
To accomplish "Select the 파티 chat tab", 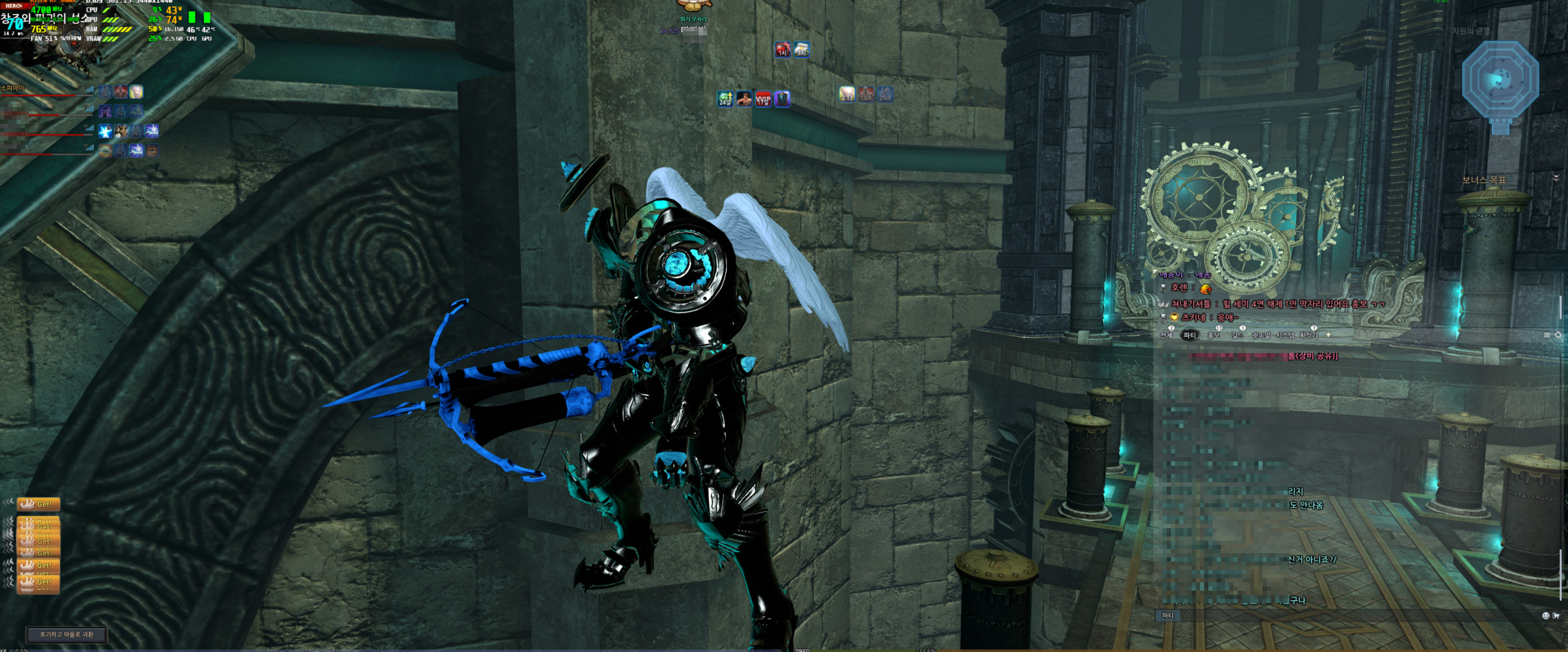I will 1189,336.
